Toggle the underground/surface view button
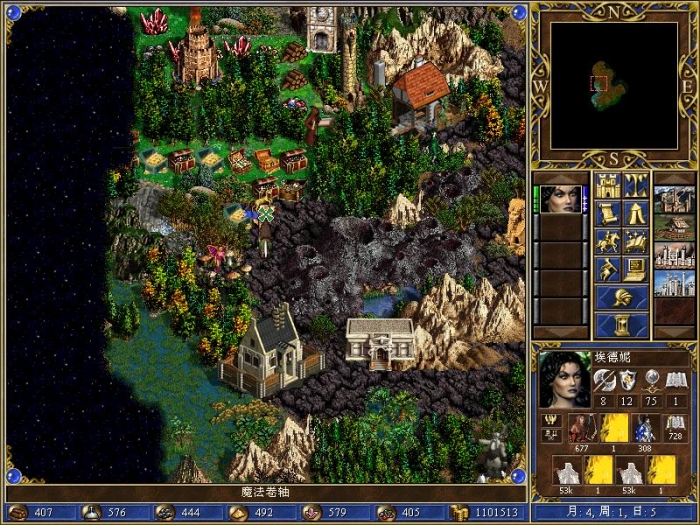 [x=636, y=185]
